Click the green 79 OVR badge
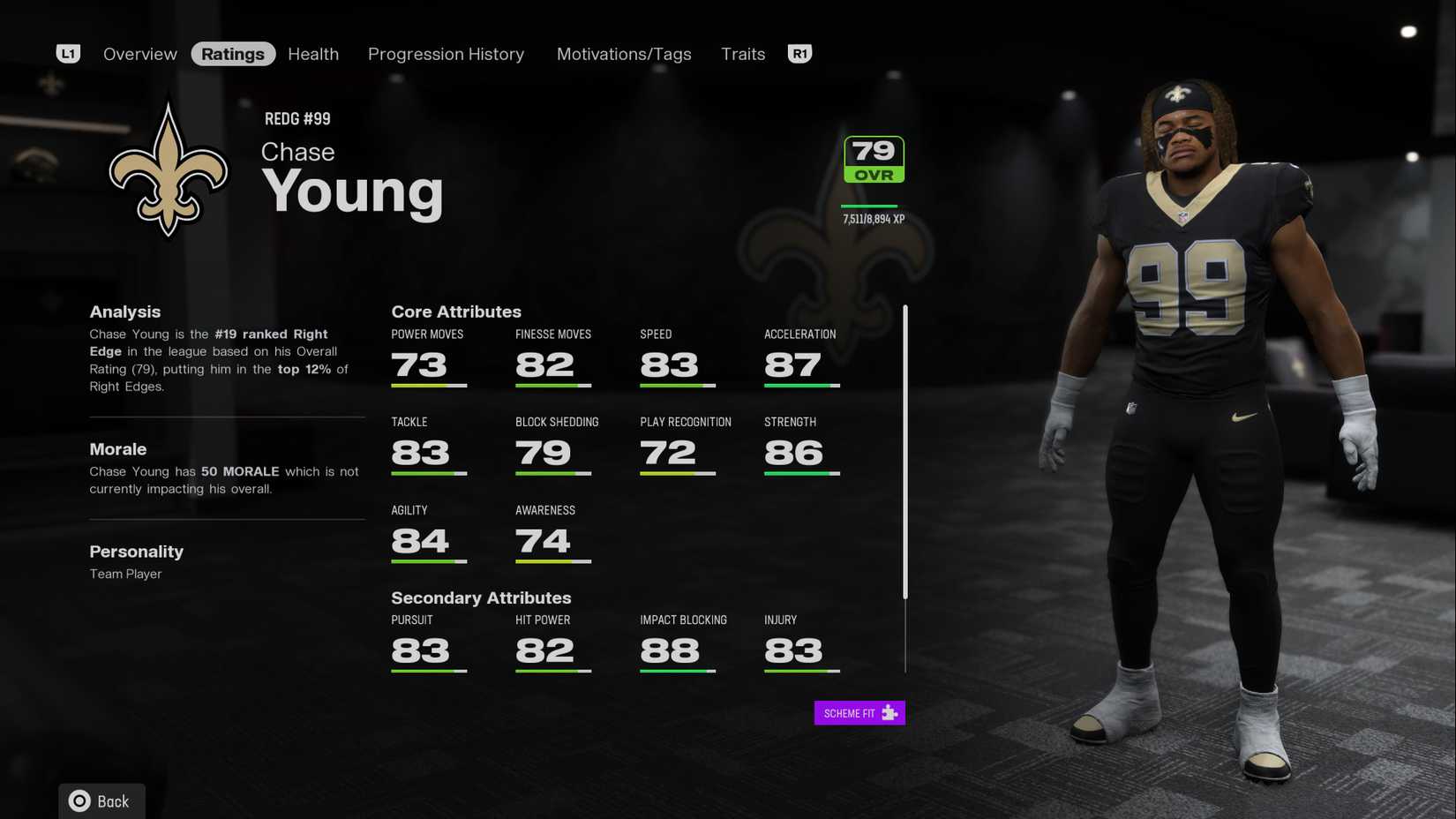The width and height of the screenshot is (1456, 819). [872, 159]
